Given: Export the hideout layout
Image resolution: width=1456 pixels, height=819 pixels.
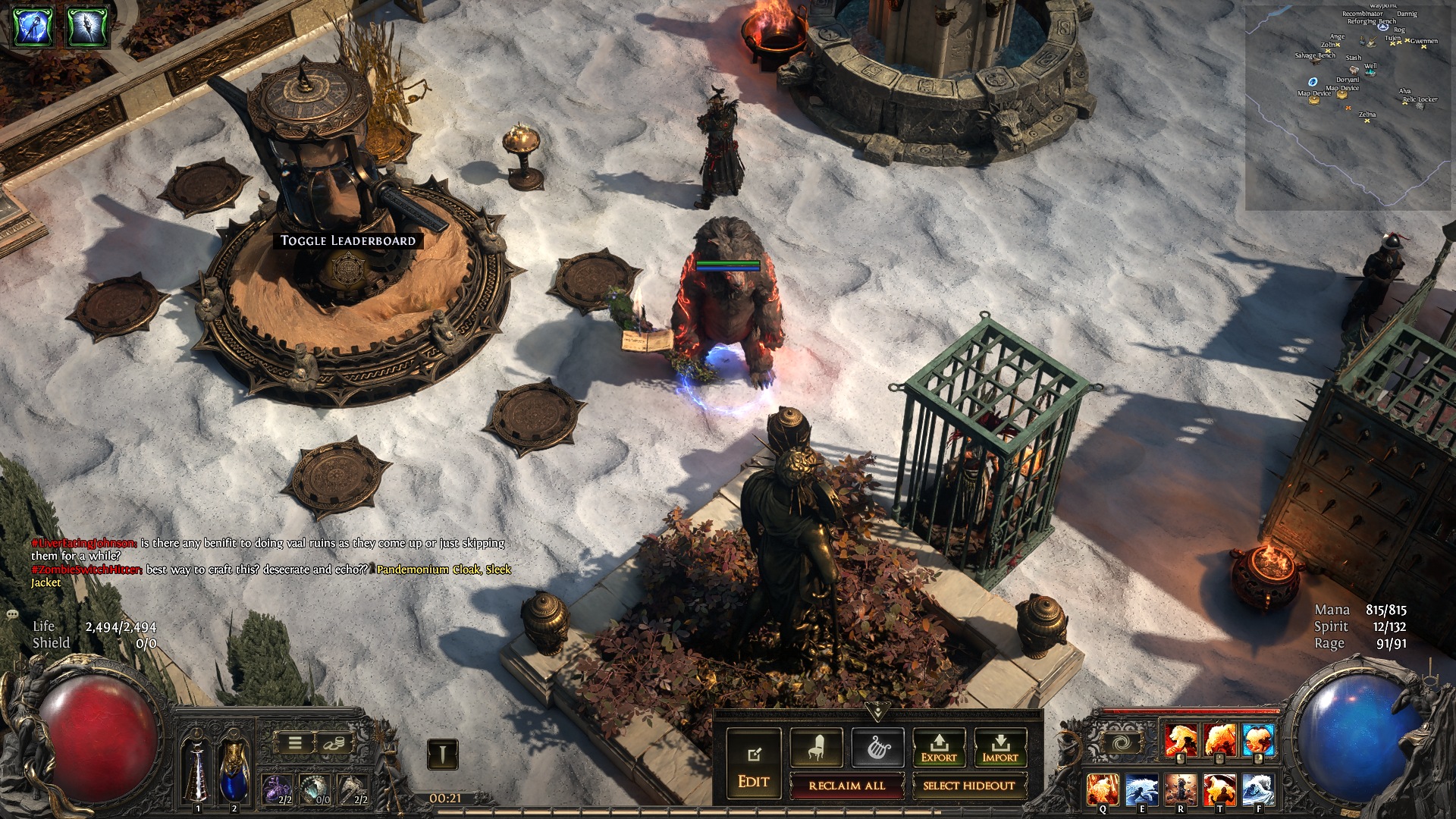Looking at the screenshot, I should 939,748.
